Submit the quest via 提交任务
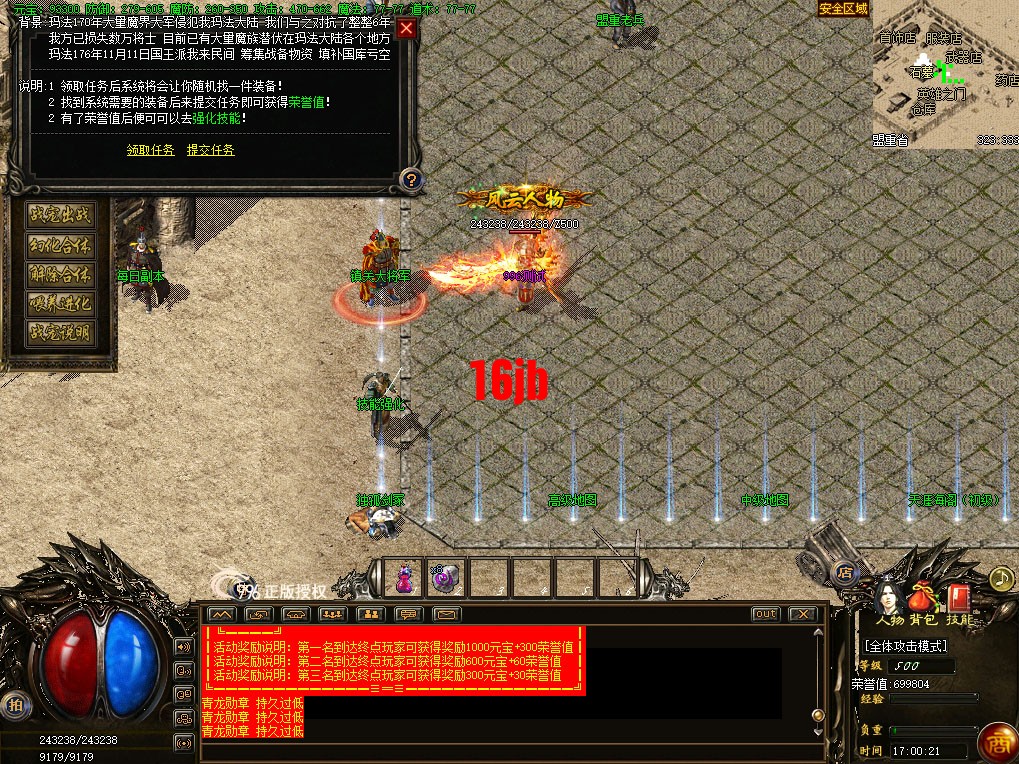The width and height of the screenshot is (1019, 764). click(211, 150)
